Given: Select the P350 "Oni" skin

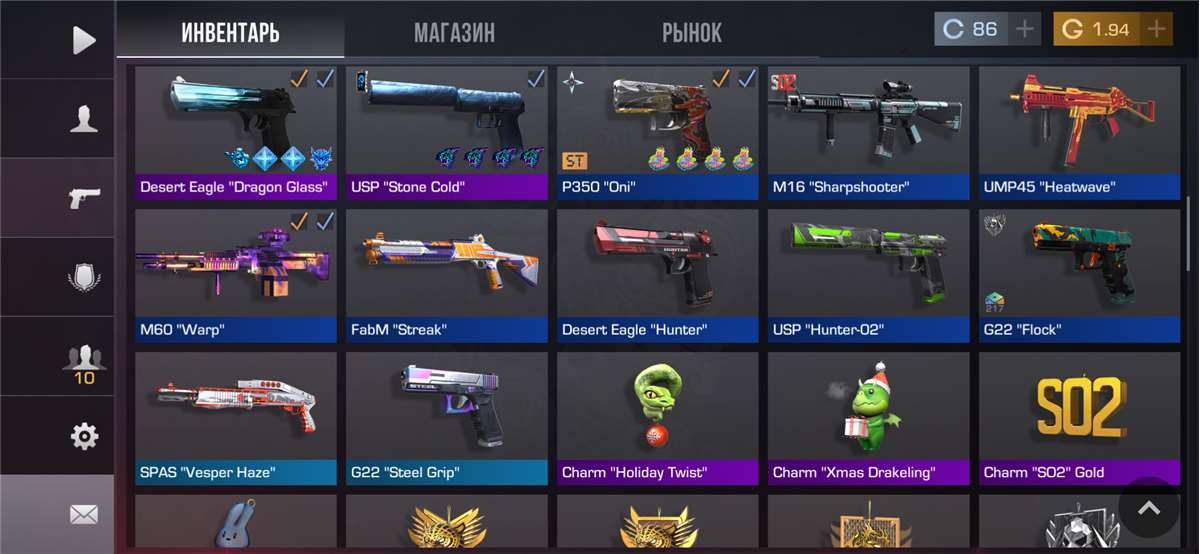Looking at the screenshot, I should click(x=658, y=130).
